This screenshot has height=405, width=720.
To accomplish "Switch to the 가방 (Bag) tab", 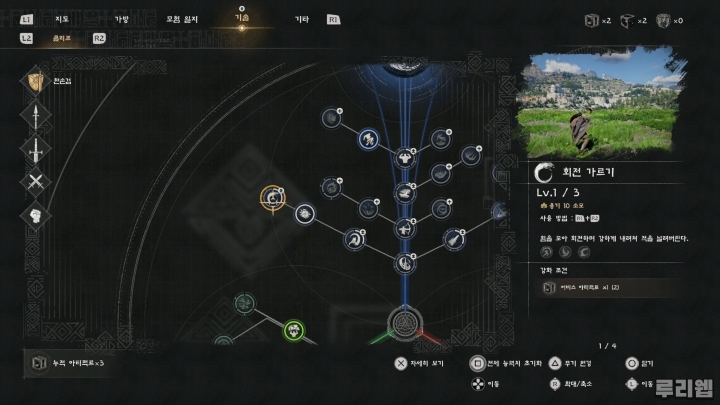I will [121, 18].
